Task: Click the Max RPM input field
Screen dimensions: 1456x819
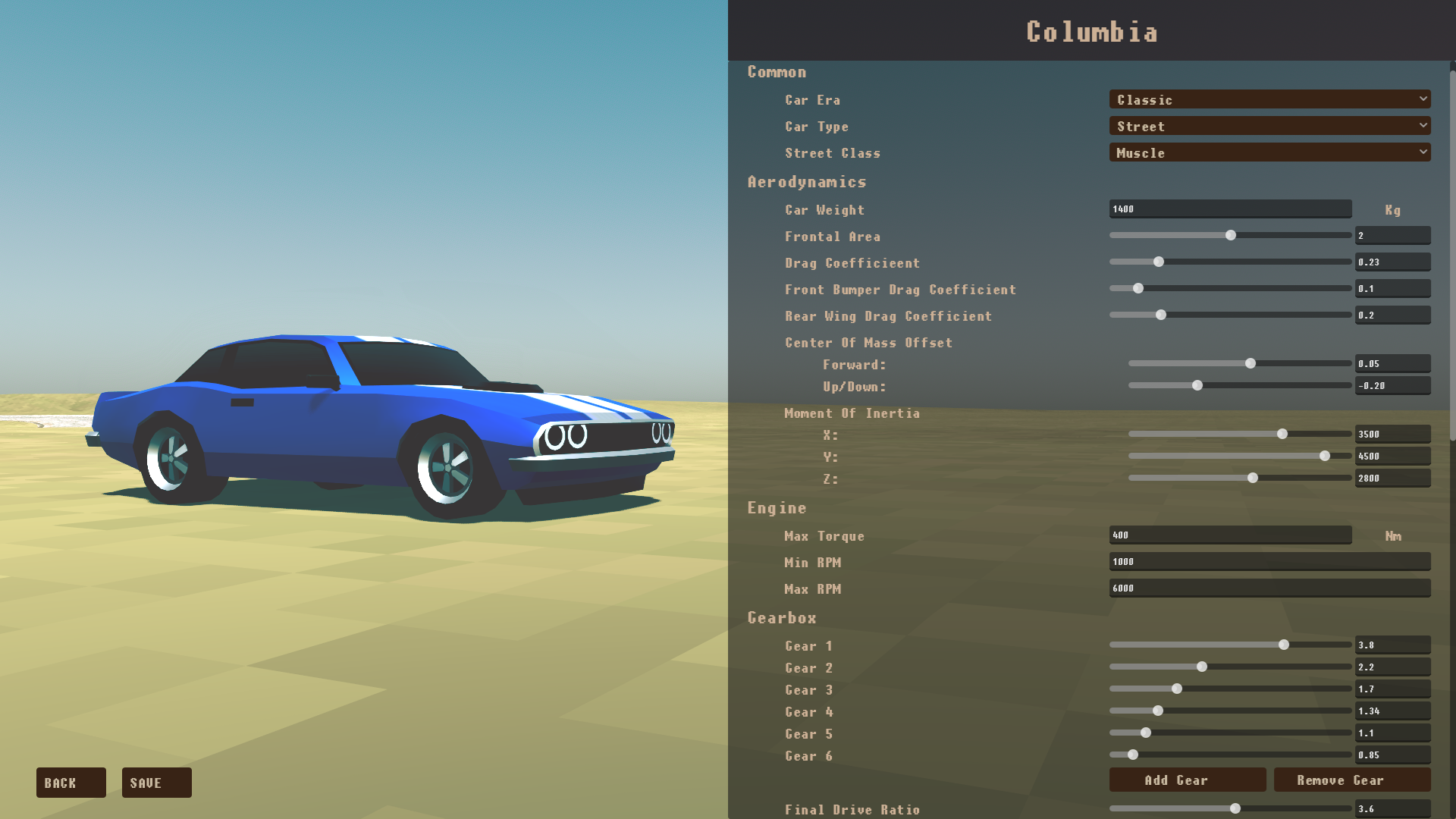Action: click(1269, 588)
